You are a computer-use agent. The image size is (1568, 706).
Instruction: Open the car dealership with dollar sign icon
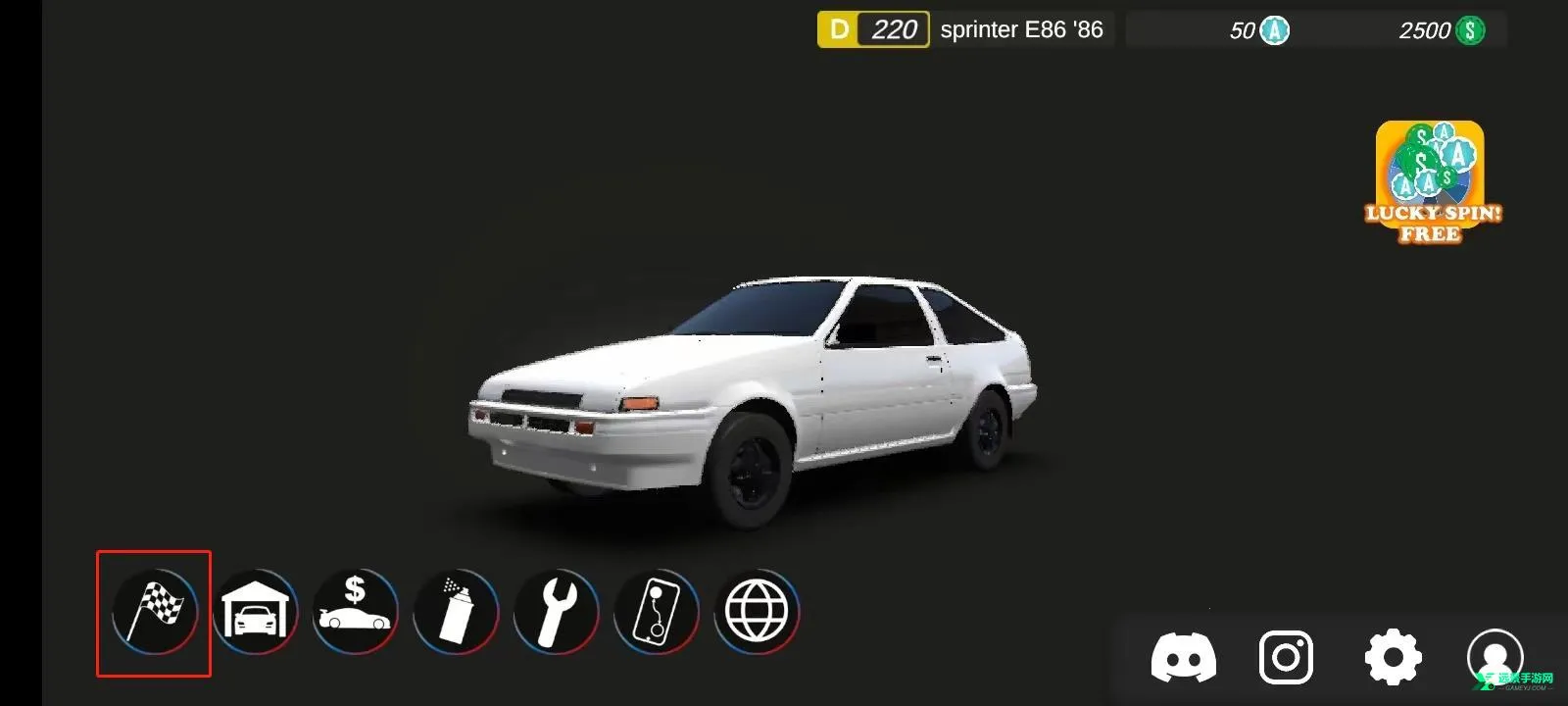[x=357, y=612]
